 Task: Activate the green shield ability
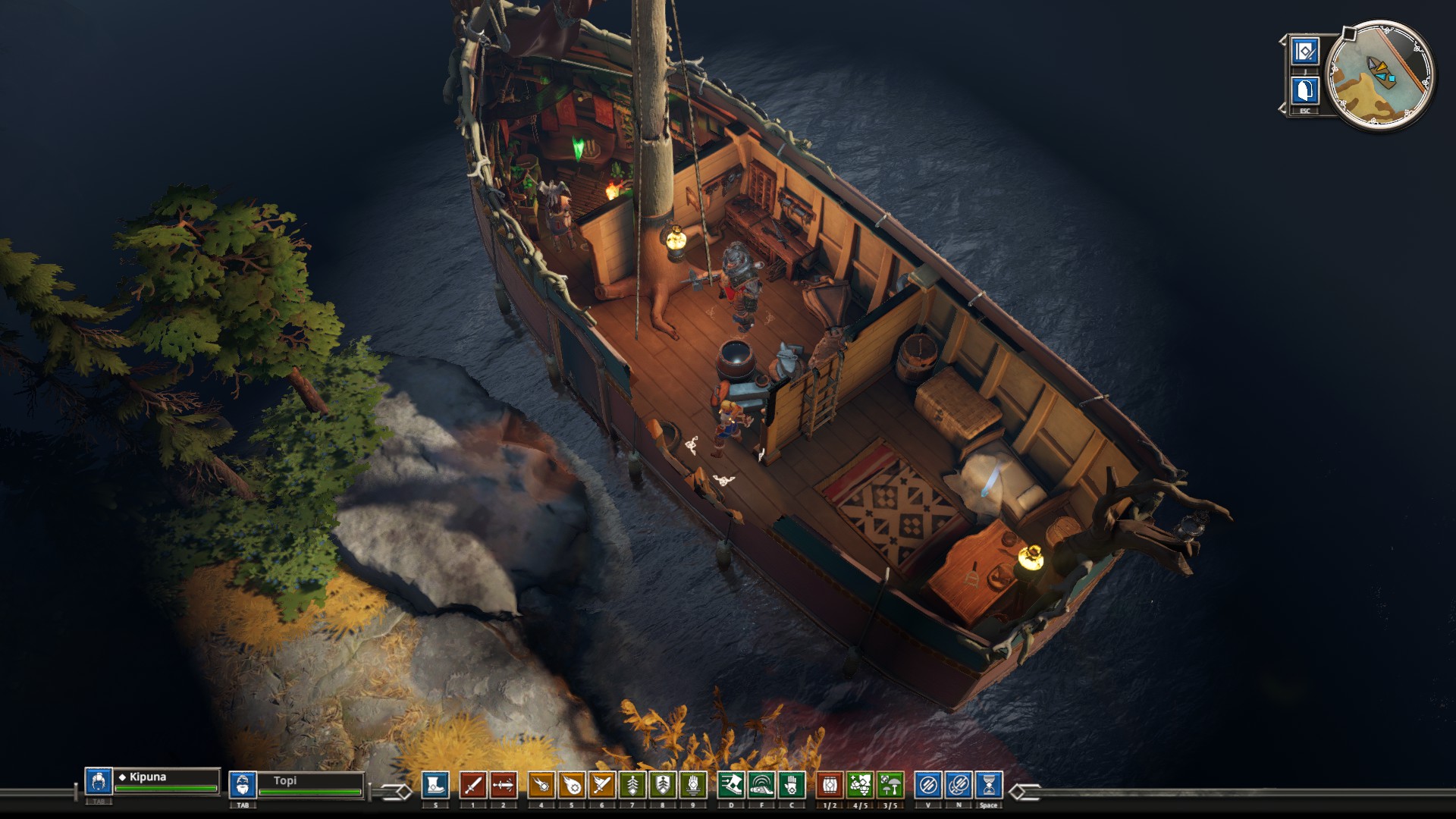click(x=663, y=786)
